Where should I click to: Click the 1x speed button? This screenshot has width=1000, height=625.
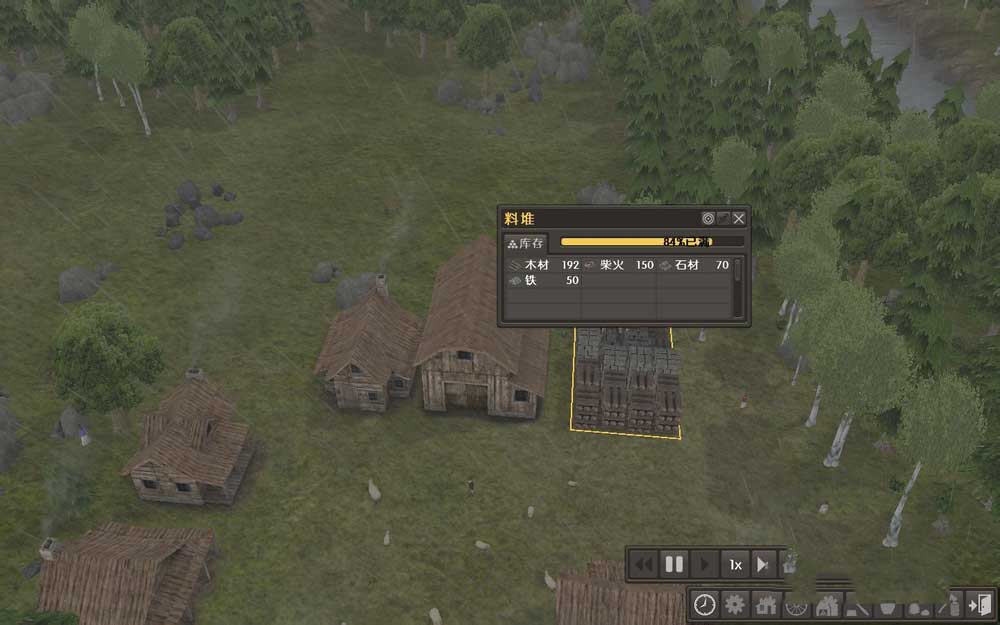(x=735, y=564)
